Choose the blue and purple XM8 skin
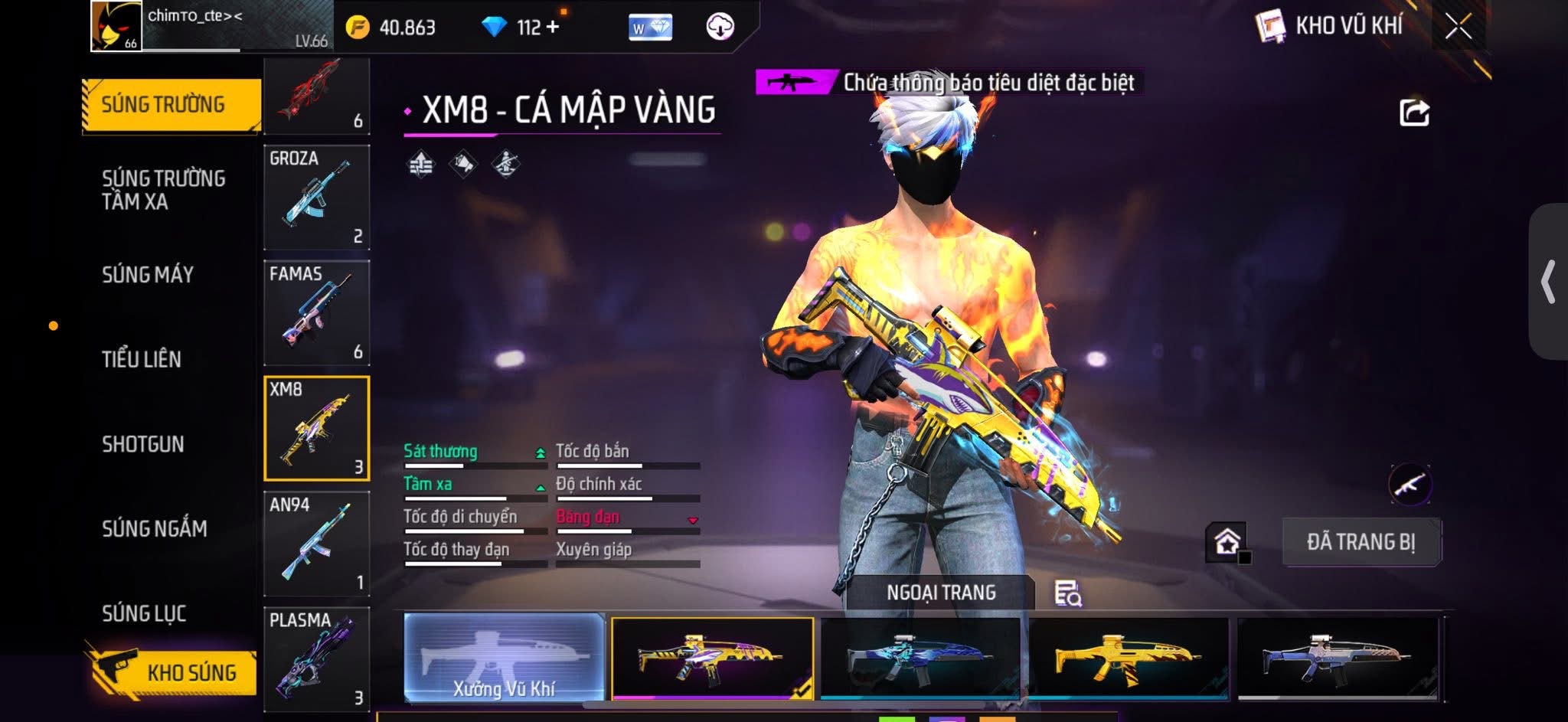Screen dimensions: 1568x722 pos(920,658)
